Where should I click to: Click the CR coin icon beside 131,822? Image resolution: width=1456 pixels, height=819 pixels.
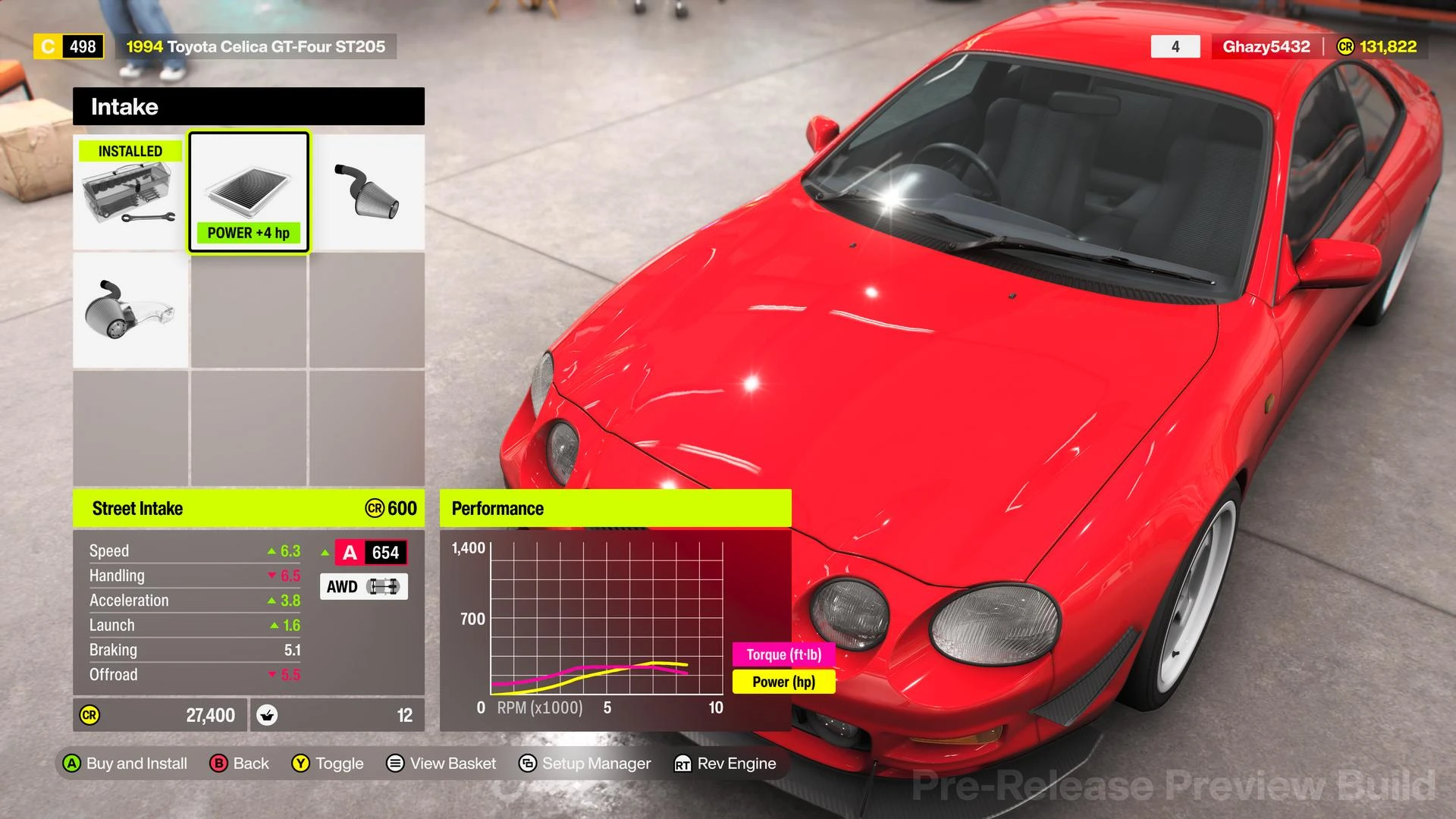tap(1345, 46)
